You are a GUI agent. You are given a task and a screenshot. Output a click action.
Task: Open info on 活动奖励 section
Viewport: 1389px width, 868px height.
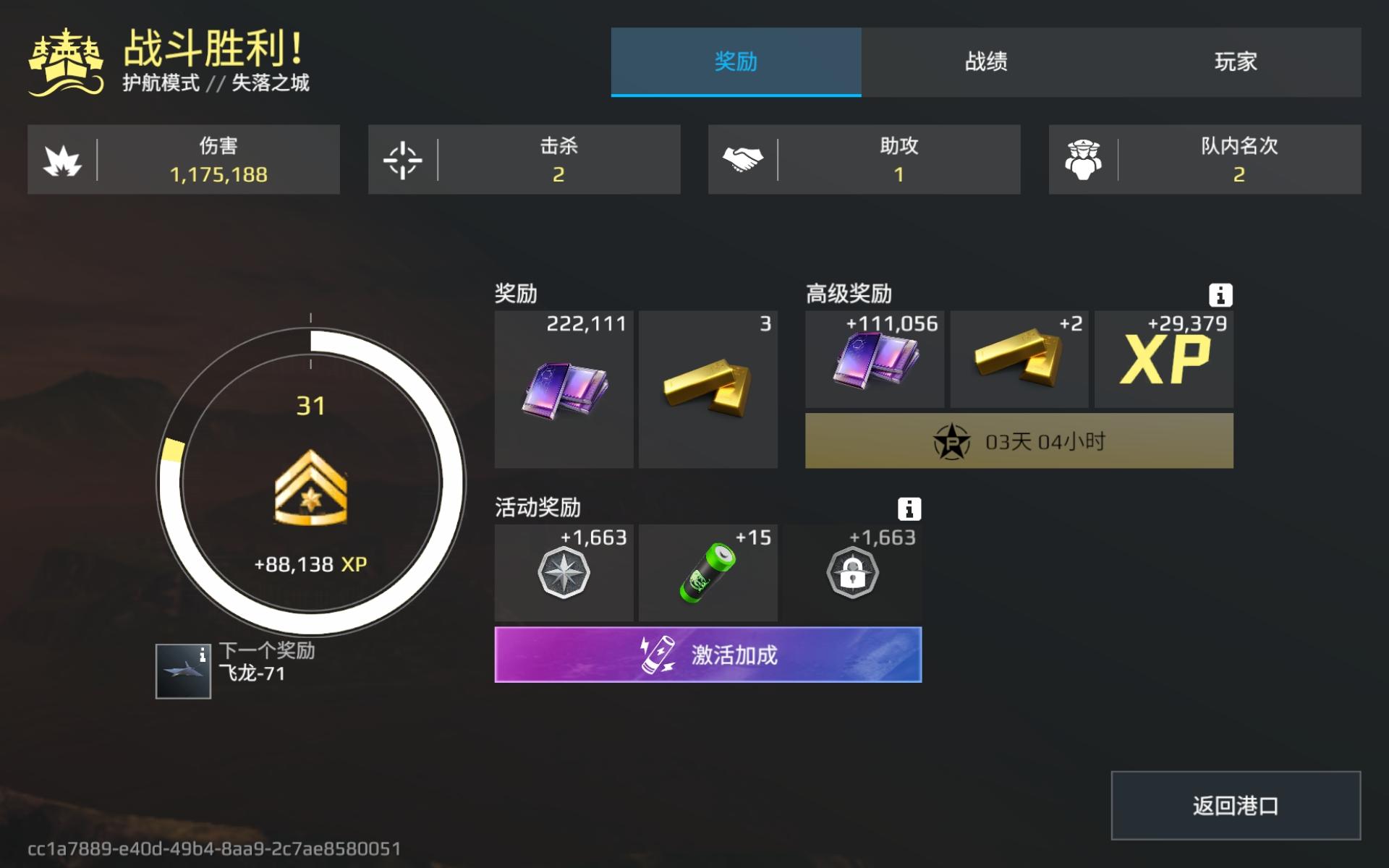[910, 509]
